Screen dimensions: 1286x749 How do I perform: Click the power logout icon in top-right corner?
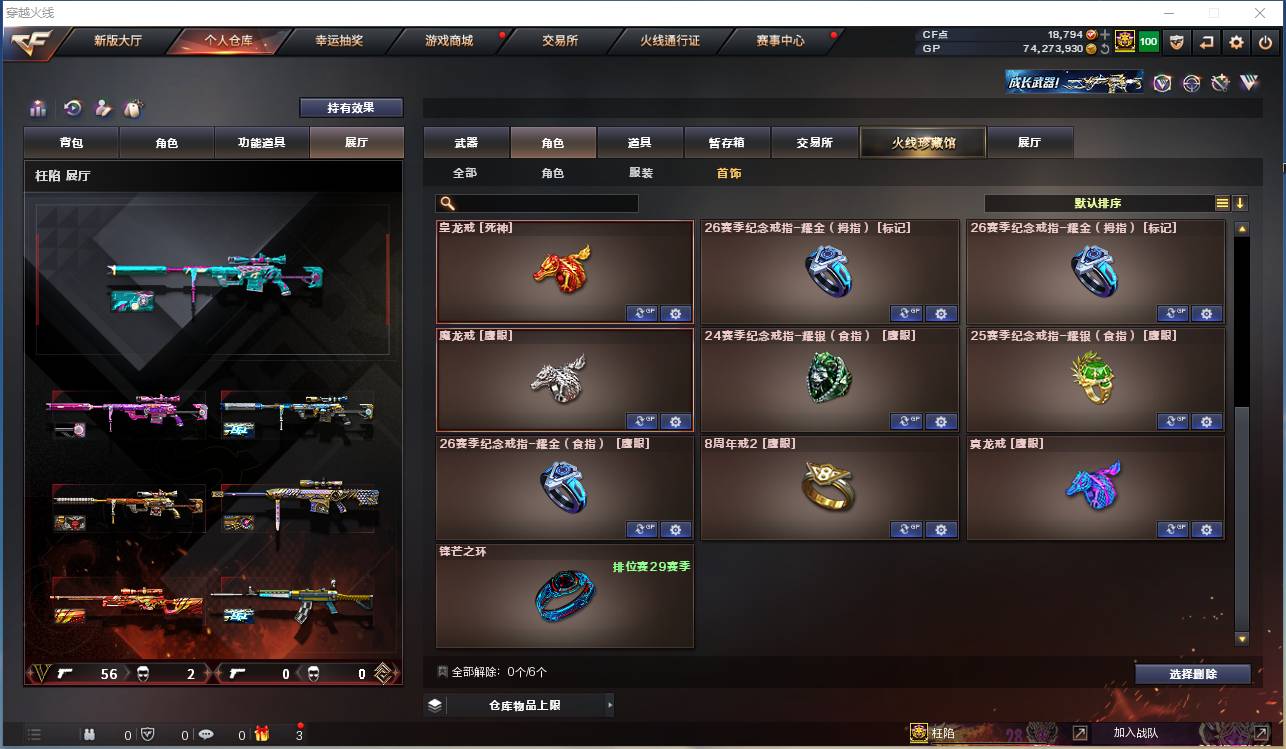point(1265,42)
